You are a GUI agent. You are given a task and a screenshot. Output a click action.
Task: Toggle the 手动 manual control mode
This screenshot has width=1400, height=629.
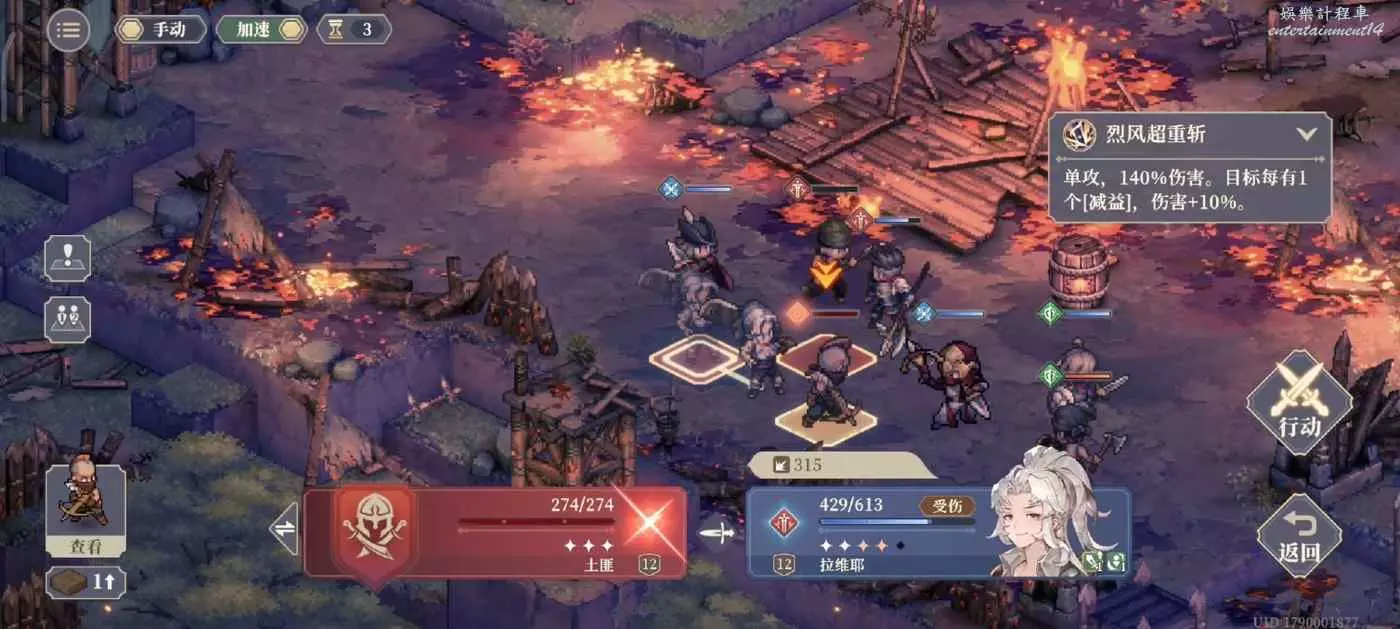coord(160,29)
